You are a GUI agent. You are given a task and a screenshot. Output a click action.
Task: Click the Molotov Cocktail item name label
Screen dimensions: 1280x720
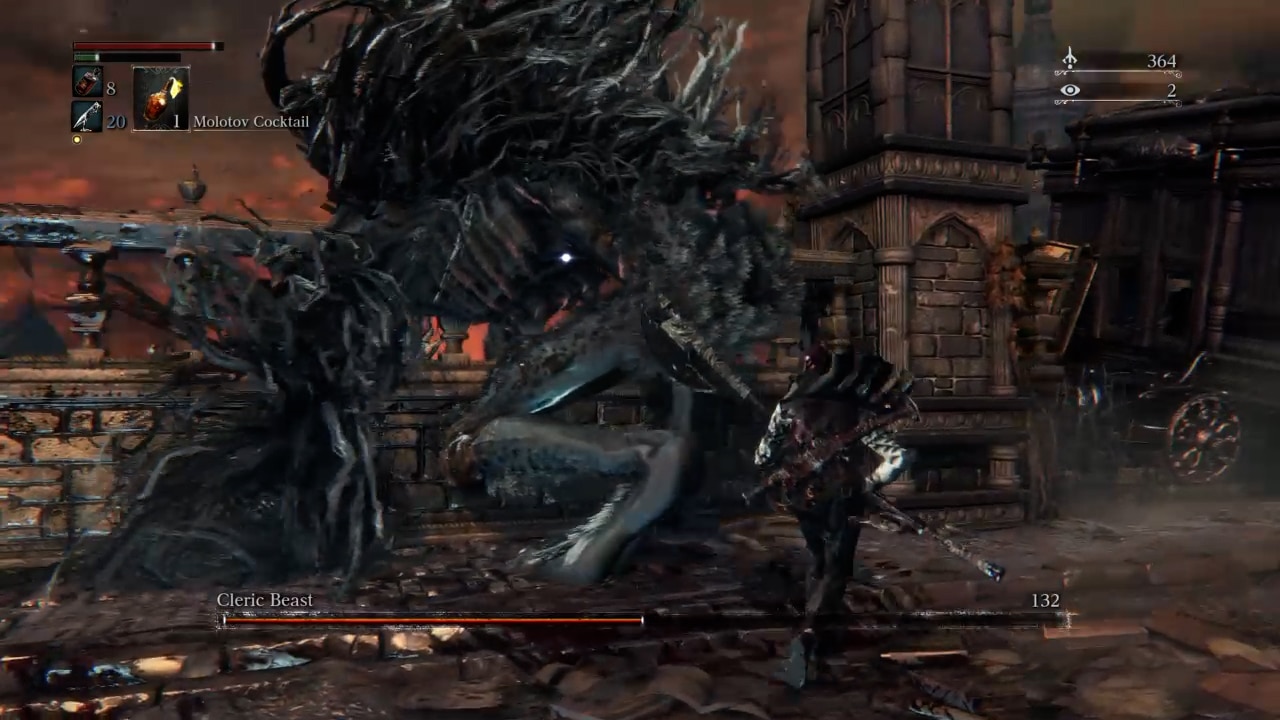(252, 121)
